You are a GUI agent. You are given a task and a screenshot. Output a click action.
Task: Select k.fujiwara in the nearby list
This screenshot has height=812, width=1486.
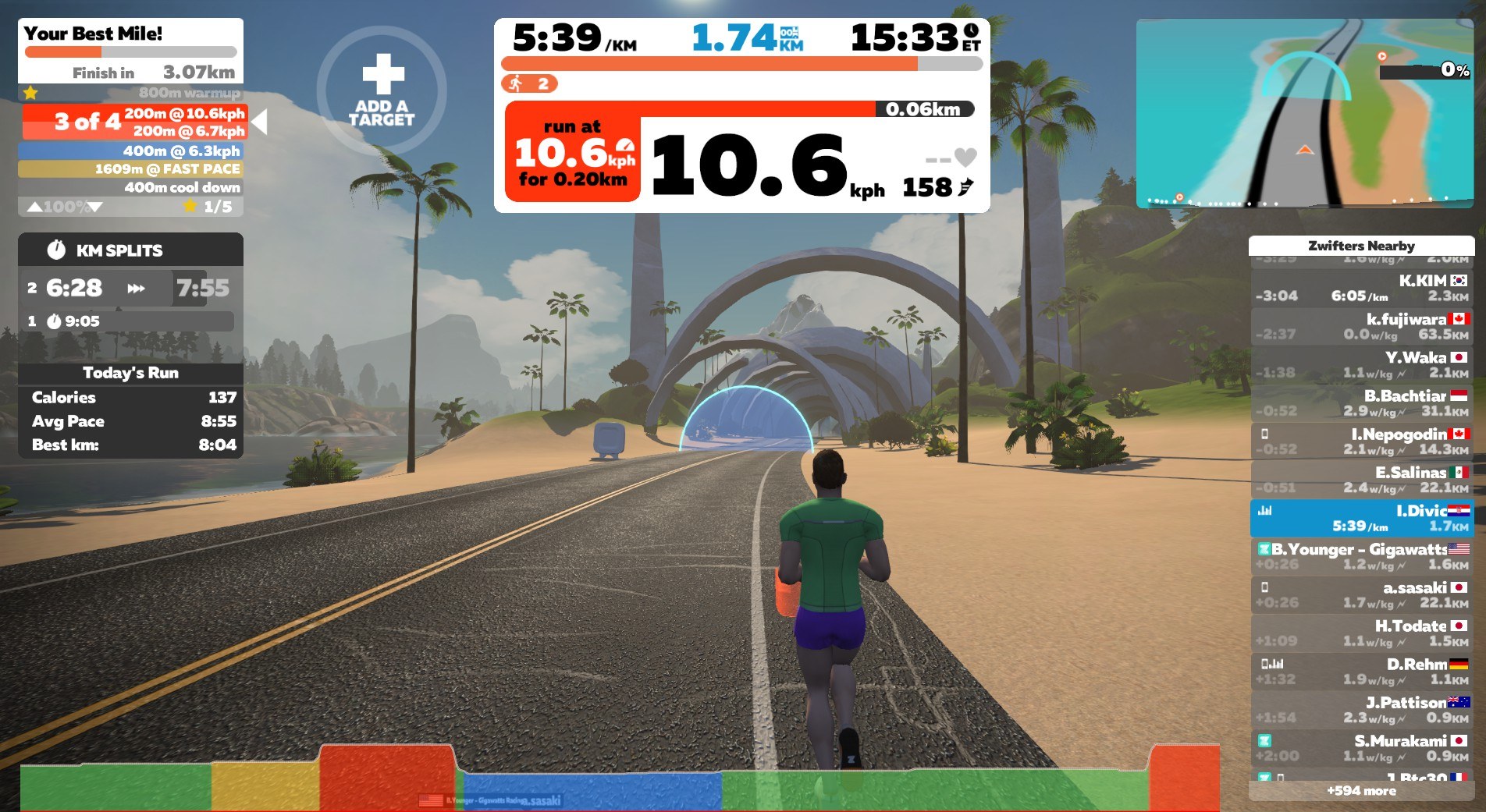[1361, 326]
